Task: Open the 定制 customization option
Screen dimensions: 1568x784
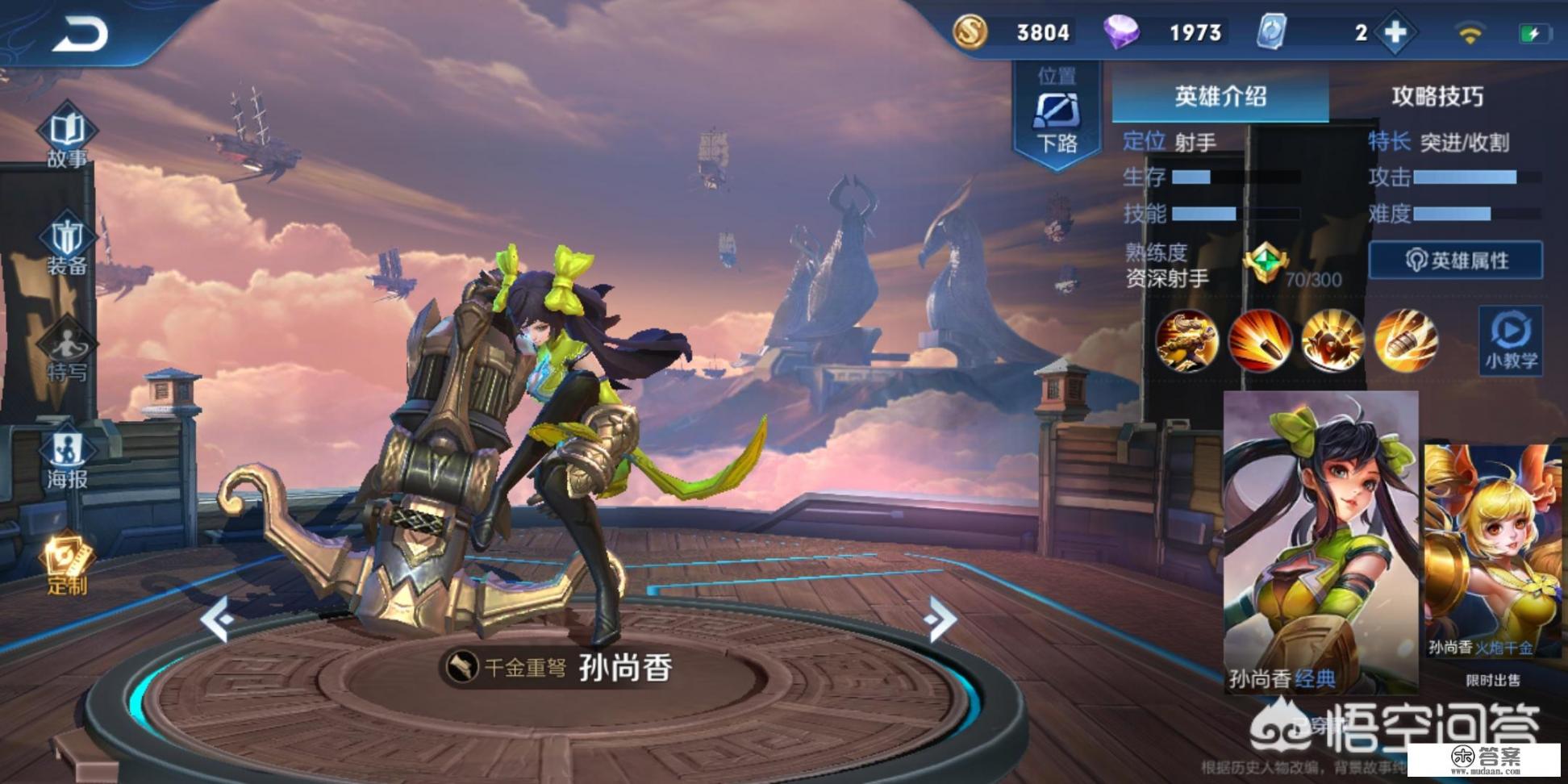Action: coord(67,565)
